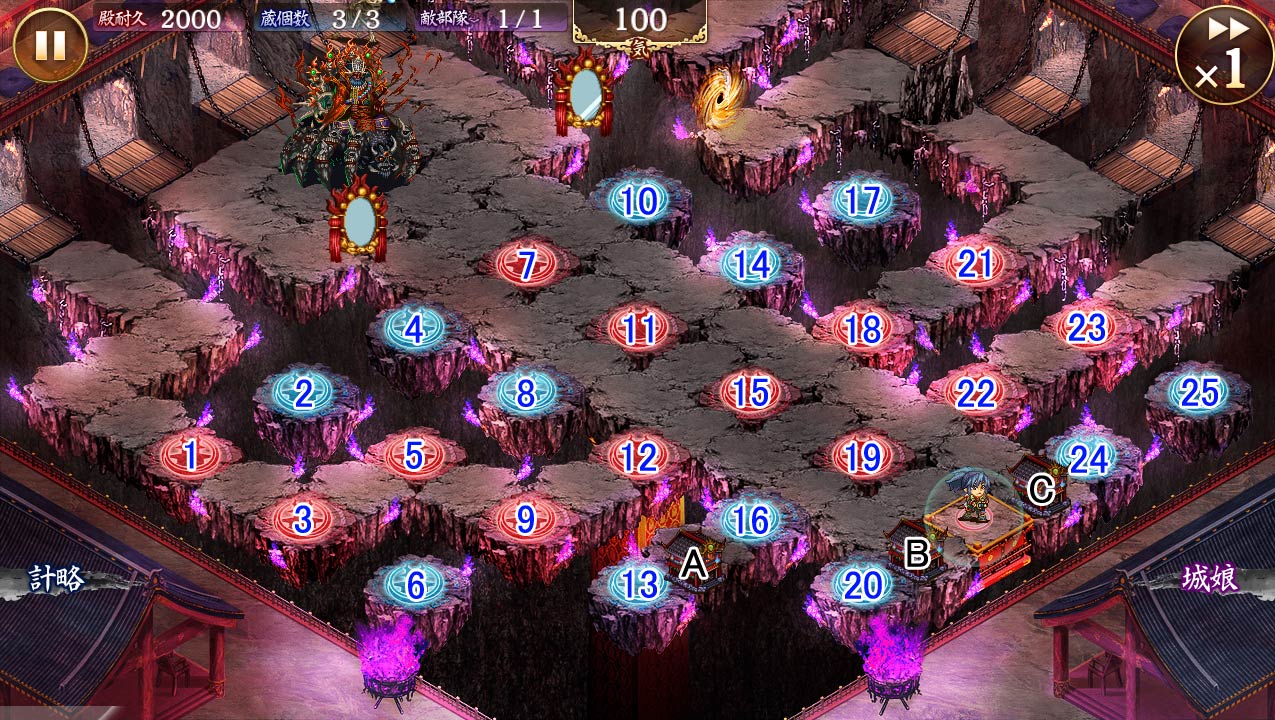Select deployment tile number 1
Viewport: 1275px width, 720px height.
tap(190, 457)
